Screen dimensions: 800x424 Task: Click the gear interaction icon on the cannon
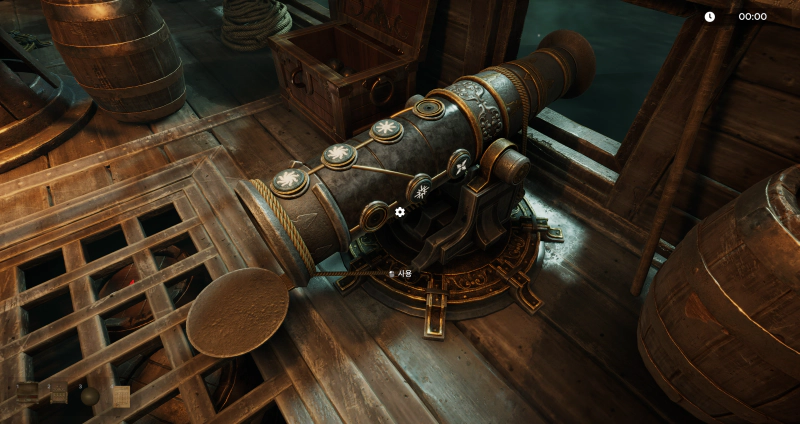tap(400, 212)
